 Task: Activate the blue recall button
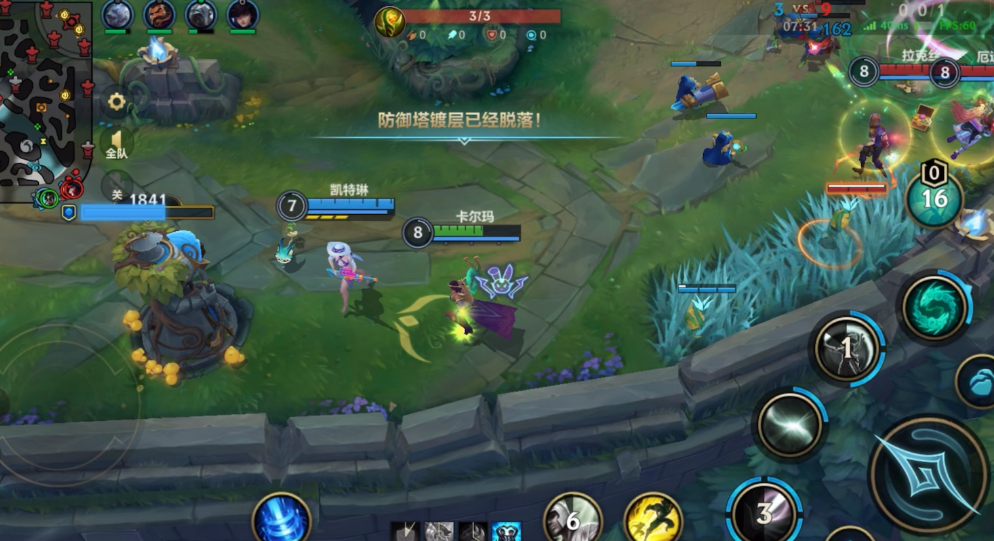click(281, 520)
